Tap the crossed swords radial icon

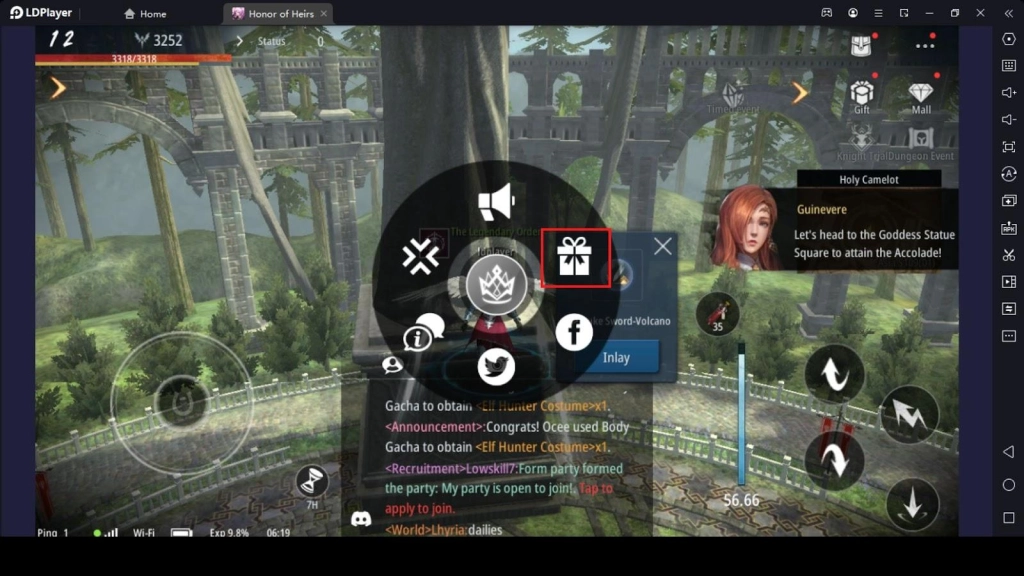point(421,257)
